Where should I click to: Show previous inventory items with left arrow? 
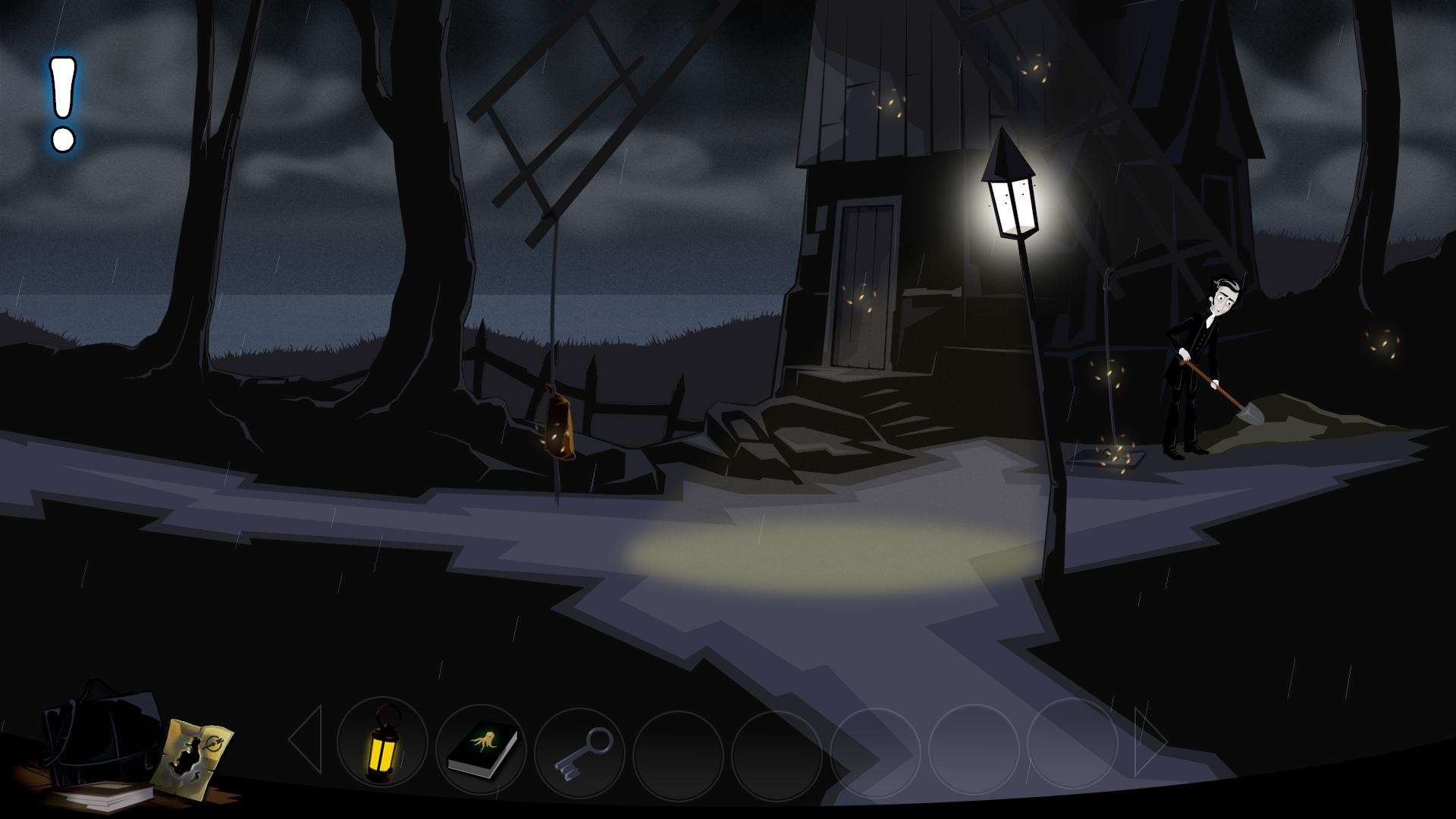point(307,739)
